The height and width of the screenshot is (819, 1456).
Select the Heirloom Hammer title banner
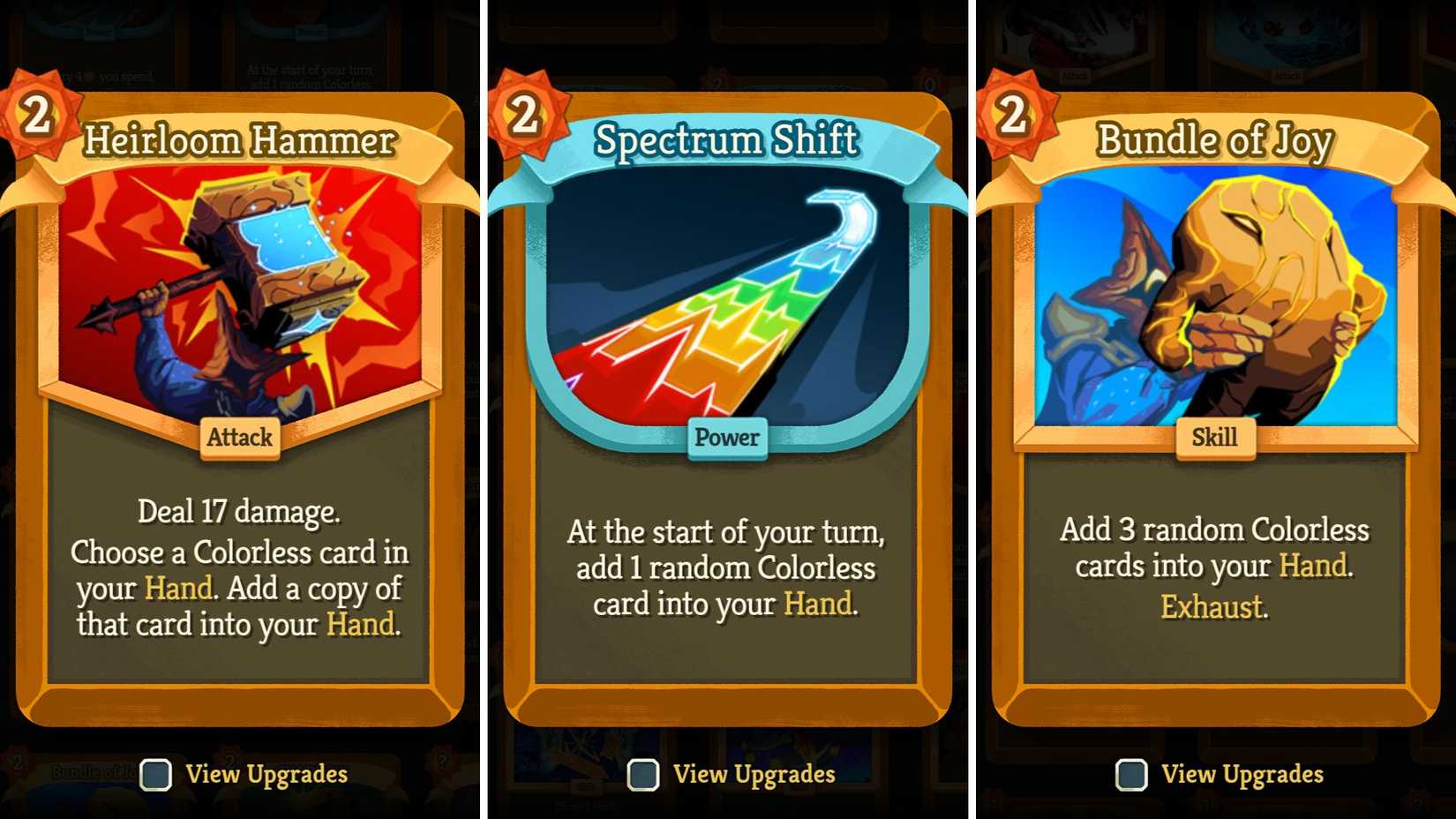(238, 139)
